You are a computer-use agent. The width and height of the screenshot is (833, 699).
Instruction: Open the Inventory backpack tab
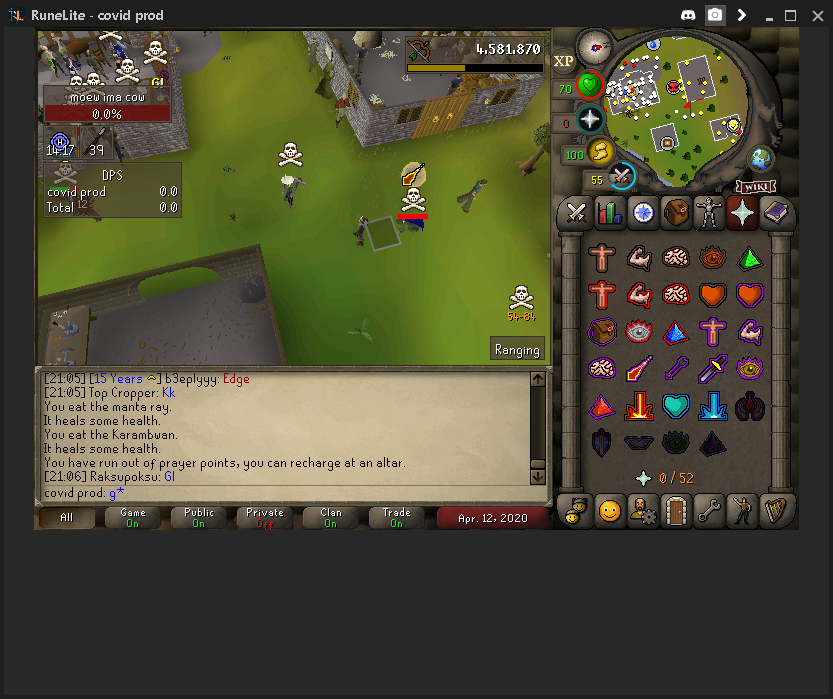[676, 212]
